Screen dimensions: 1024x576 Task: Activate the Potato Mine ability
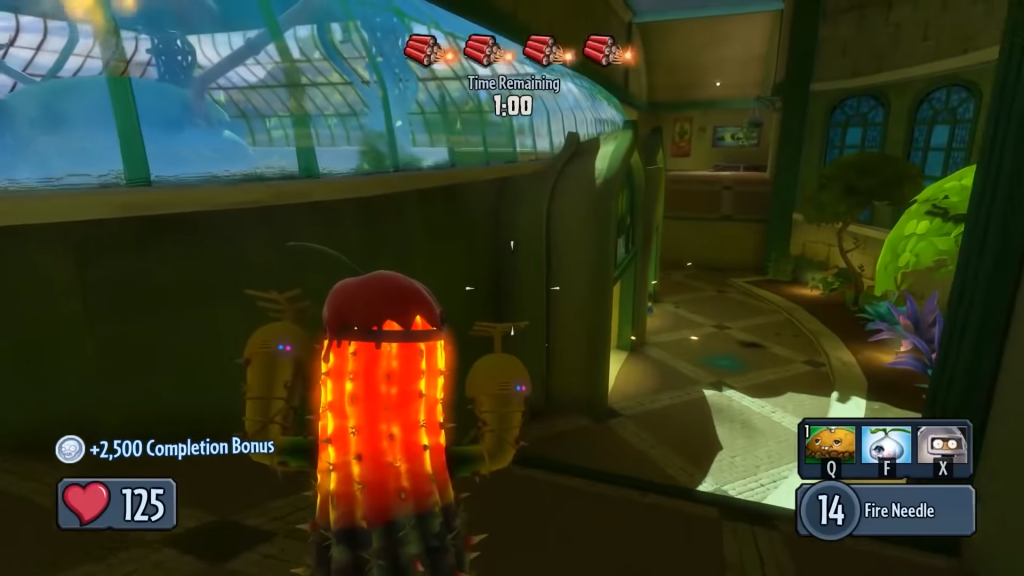tap(829, 445)
